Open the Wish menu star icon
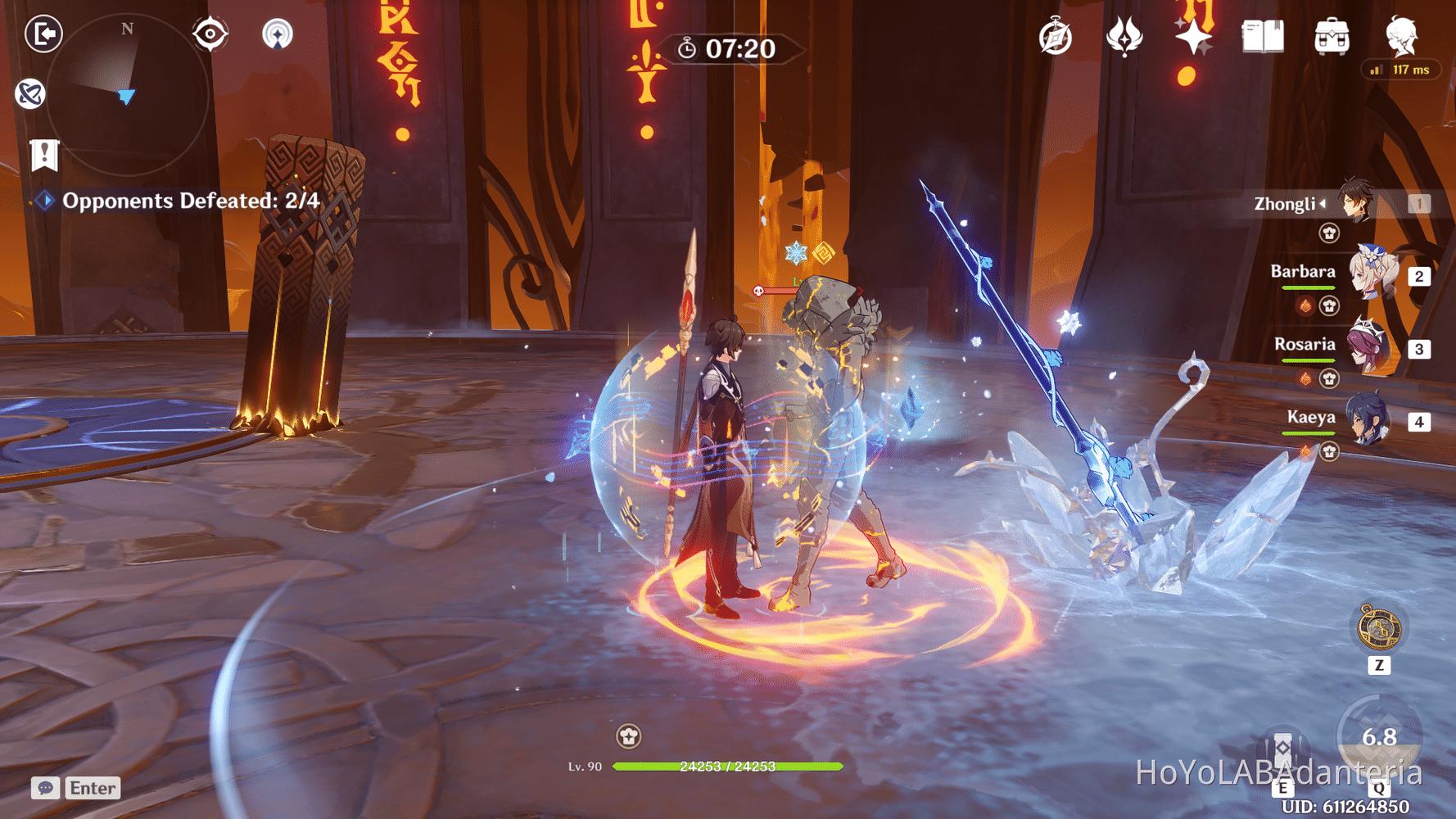Image resolution: width=1456 pixels, height=819 pixels. tap(1191, 36)
